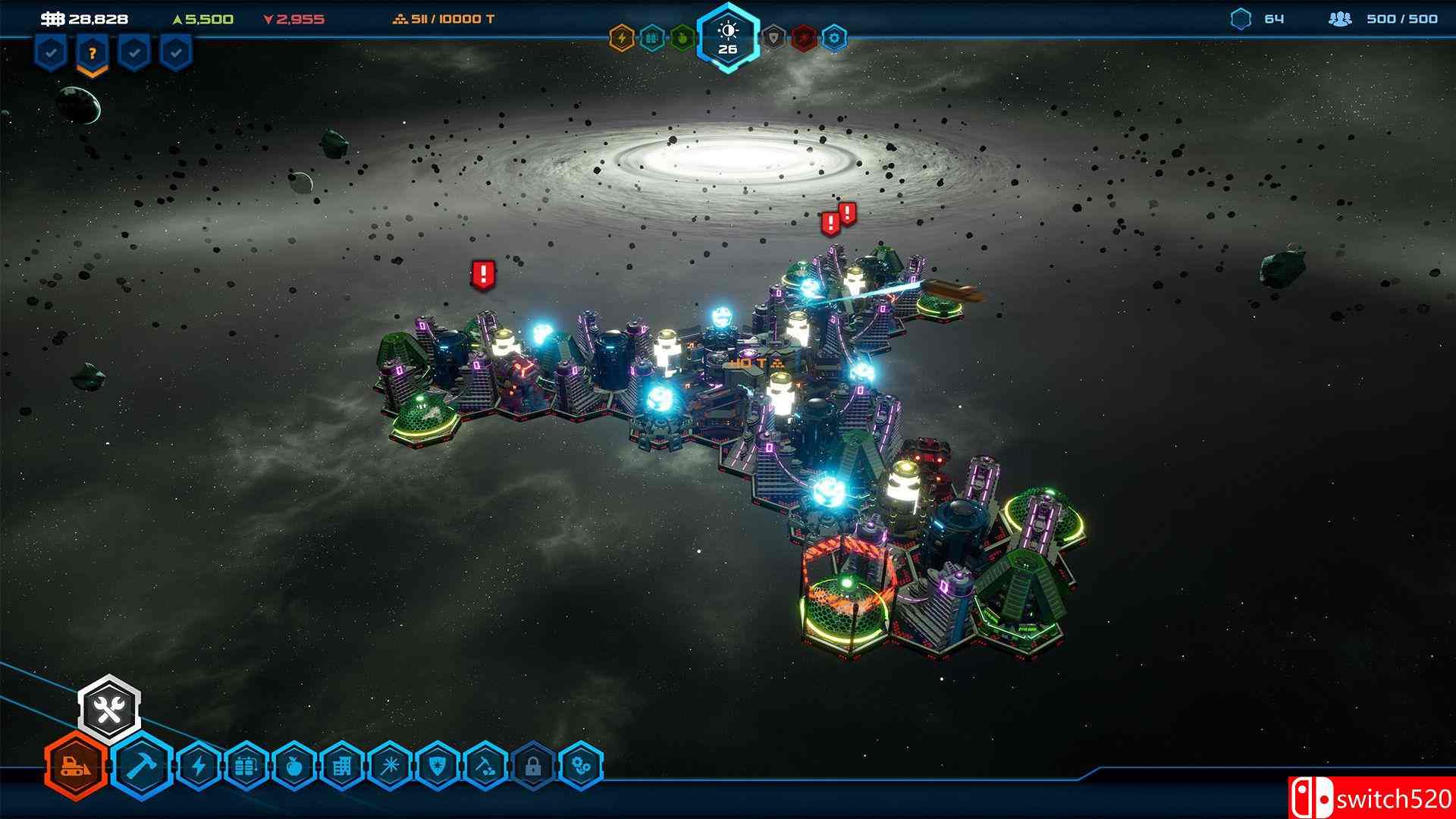Image resolution: width=1456 pixels, height=819 pixels.
Task: Toggle the yellow energy status hexagon
Action: click(620, 36)
